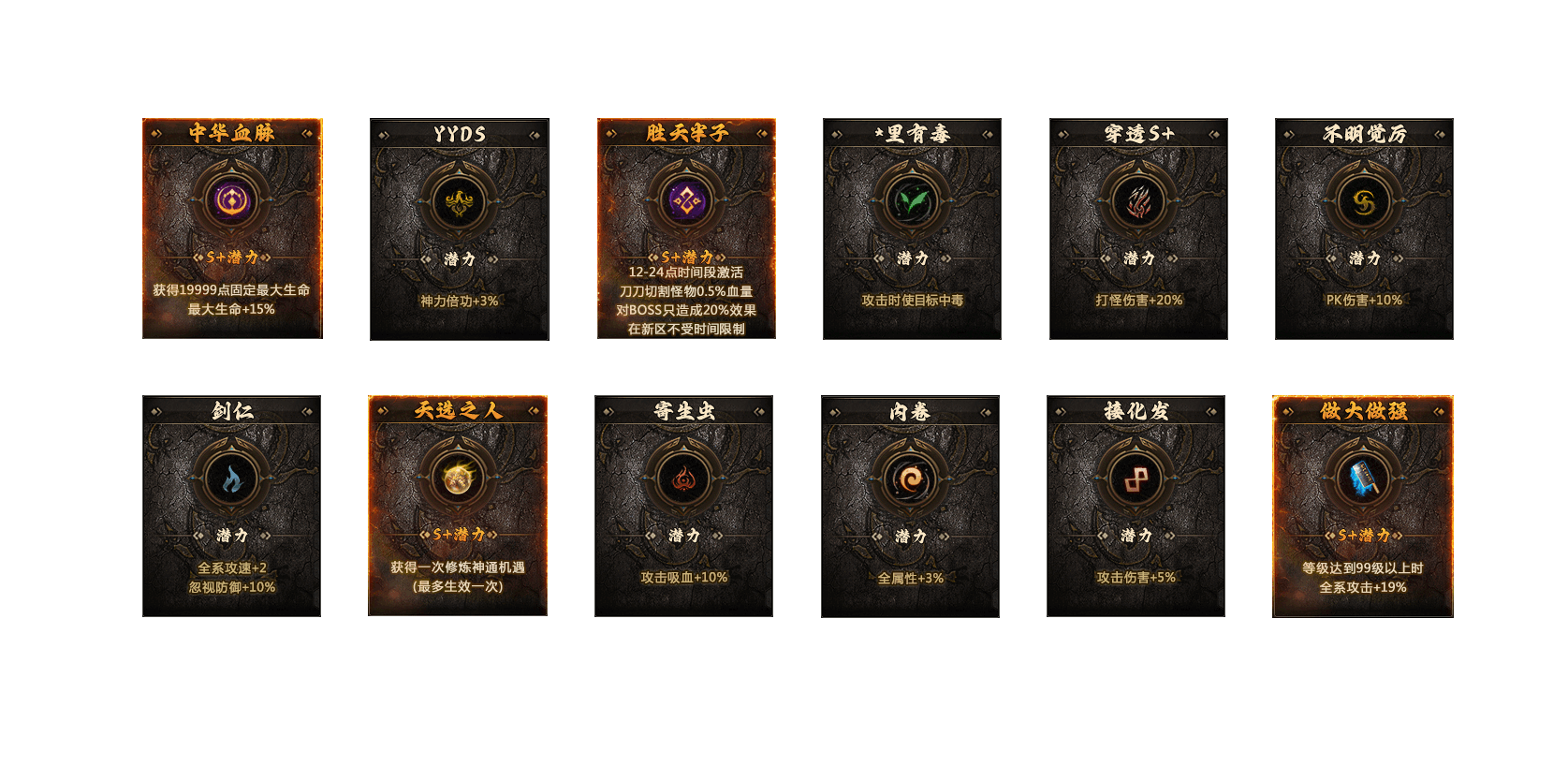Select the poison card with green leaf icon
Screen dimensions: 1568x766
(912, 228)
